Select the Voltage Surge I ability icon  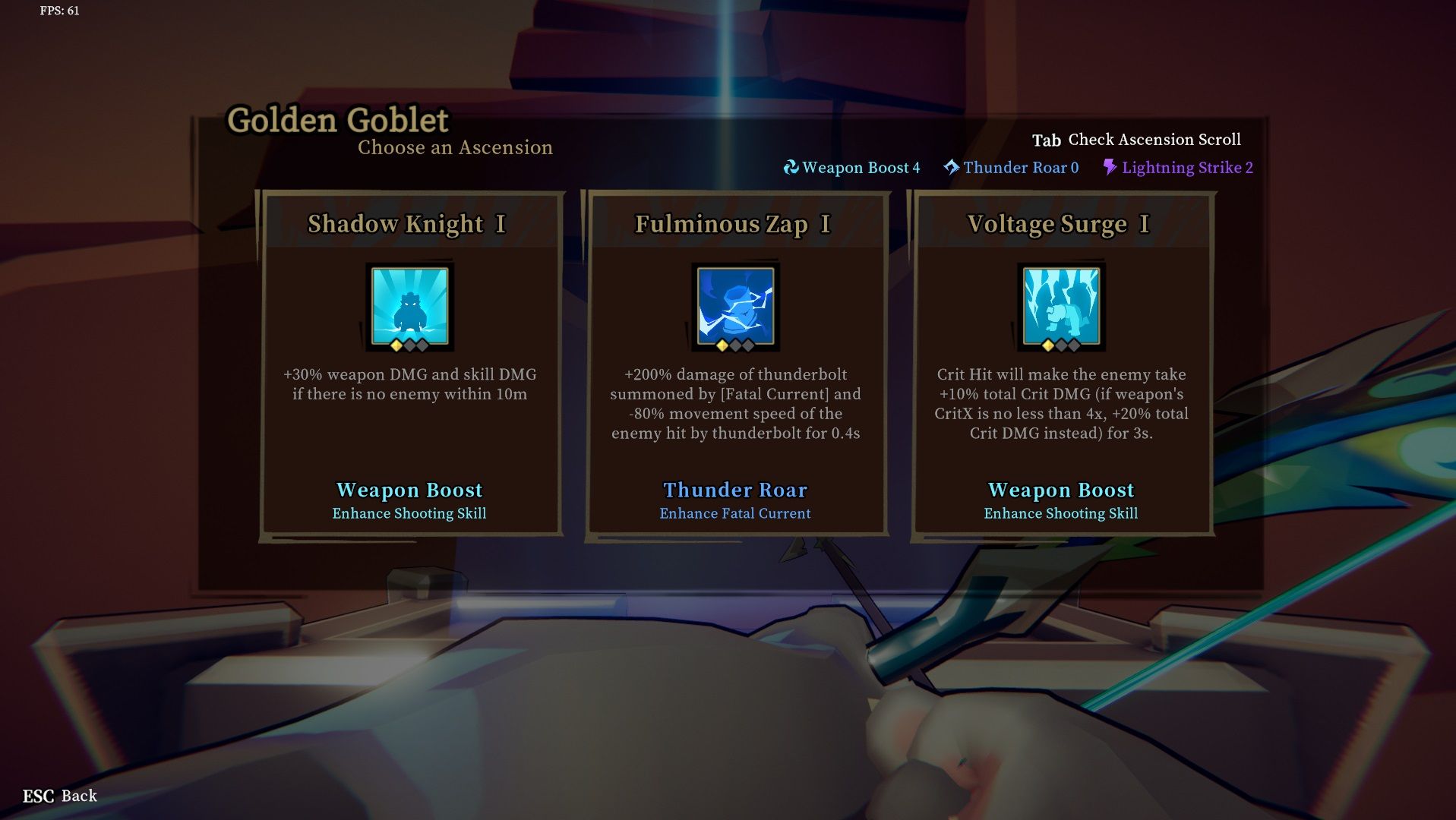coord(1061,307)
